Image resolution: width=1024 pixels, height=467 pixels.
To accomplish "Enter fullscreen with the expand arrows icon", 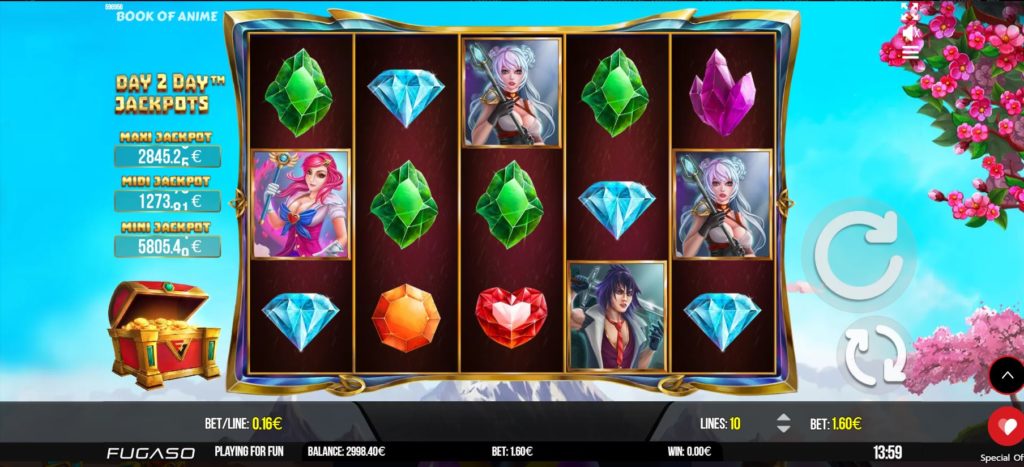I will (912, 12).
